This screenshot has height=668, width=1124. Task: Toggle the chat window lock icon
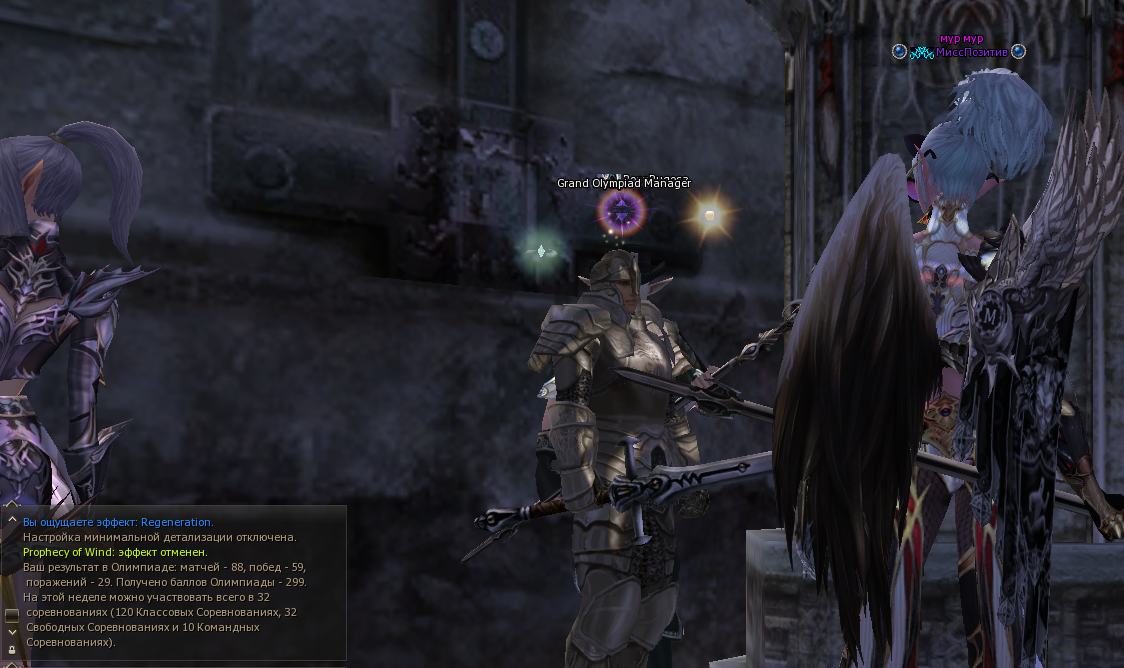(x=12, y=649)
